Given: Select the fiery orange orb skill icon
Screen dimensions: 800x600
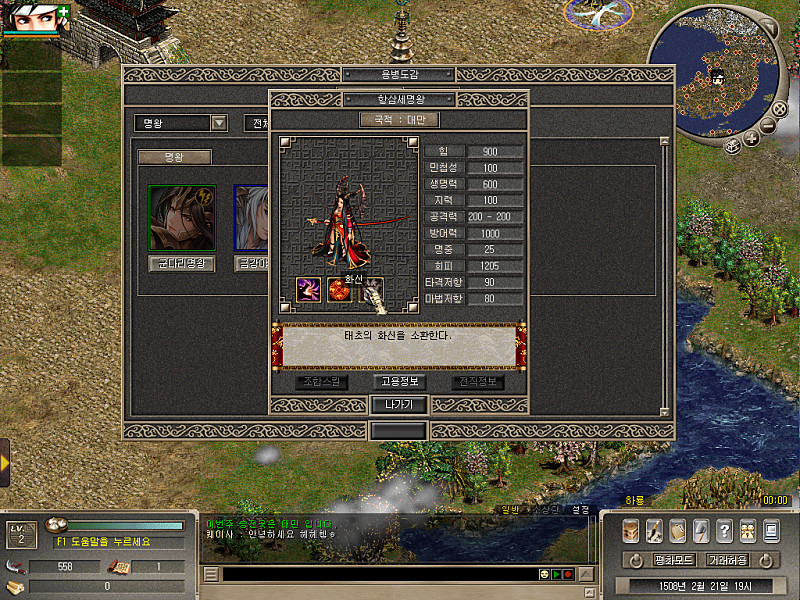Looking at the screenshot, I should [340, 290].
